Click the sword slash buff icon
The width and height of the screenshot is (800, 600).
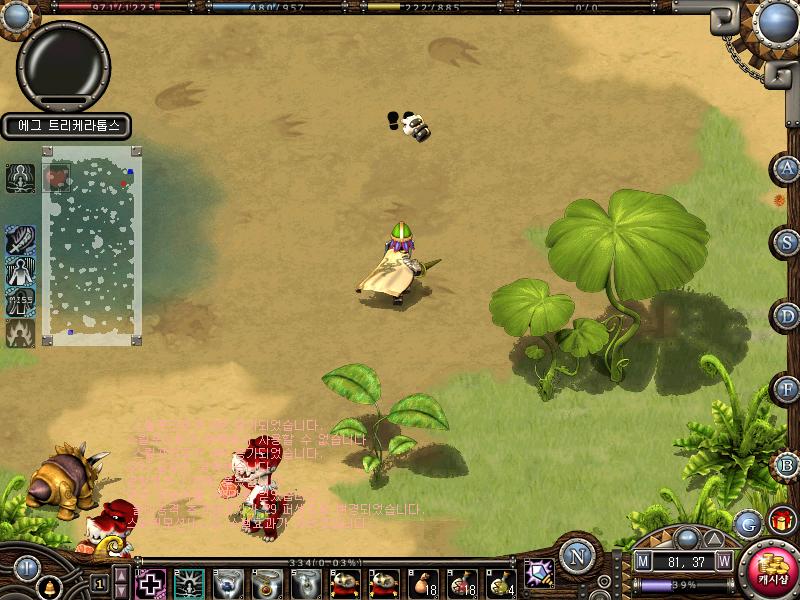tap(20, 240)
